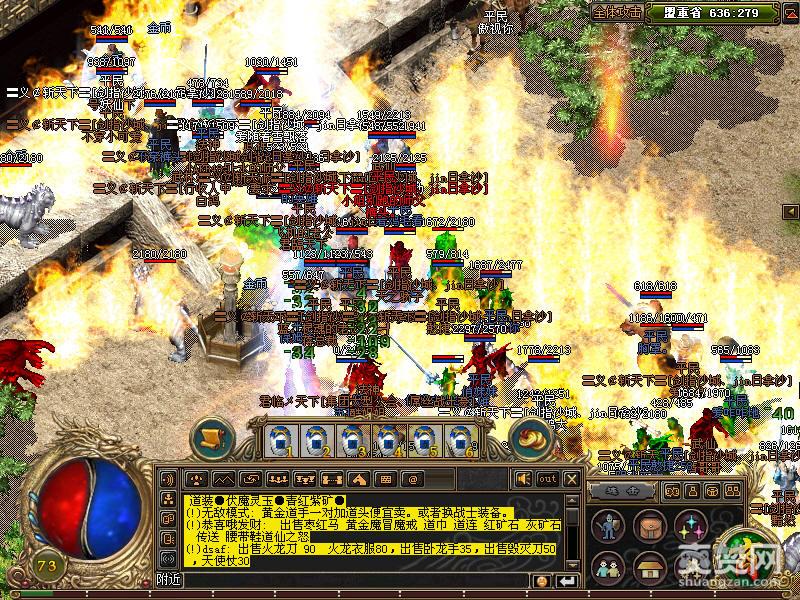Open the scroll icon round button
800x600 pixels.
pos(212,437)
